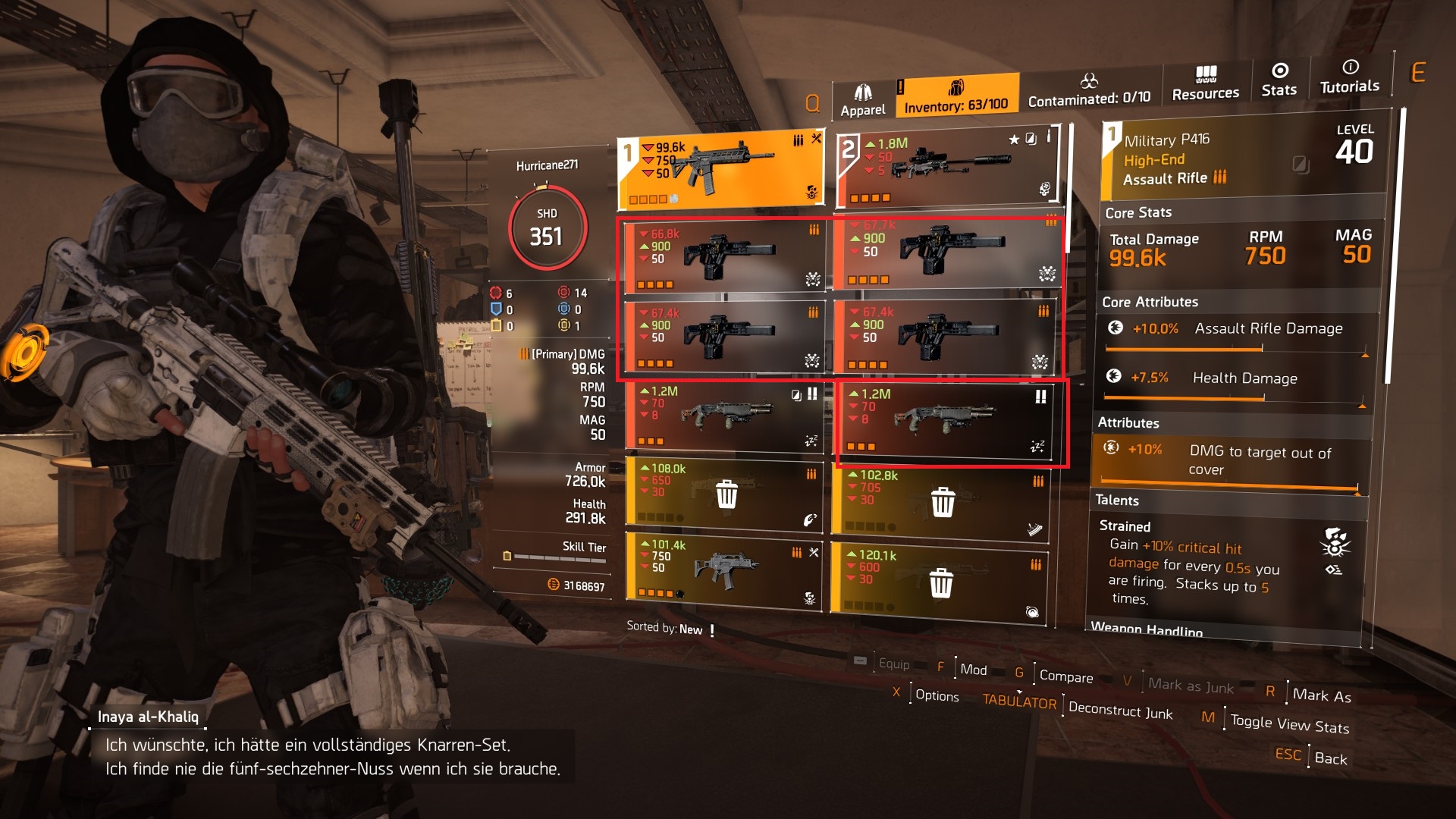Image resolution: width=1456 pixels, height=819 pixels.
Task: Toggle junk status on the 120.1k rifle
Action: [x=943, y=582]
